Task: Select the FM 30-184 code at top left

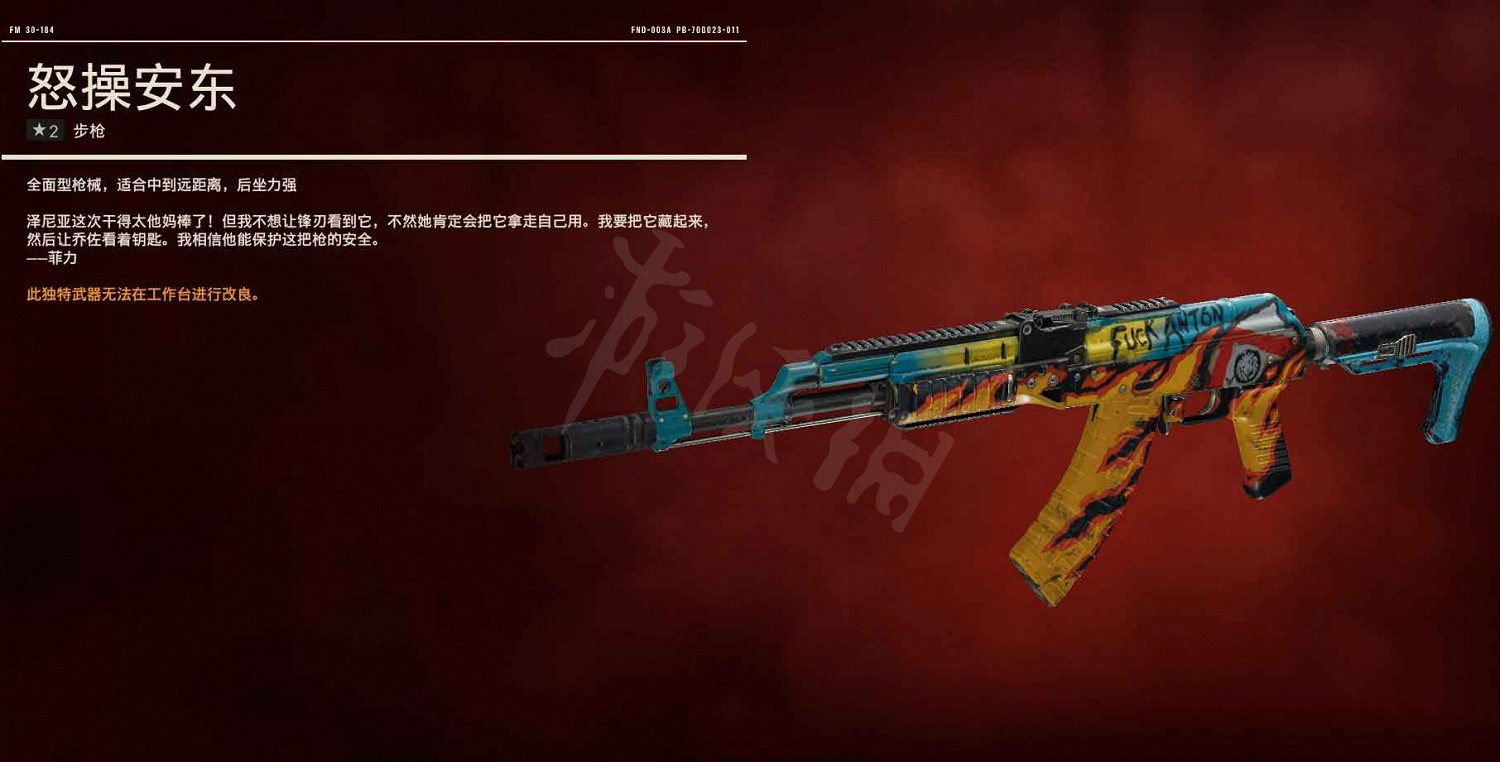Action: 30,29
